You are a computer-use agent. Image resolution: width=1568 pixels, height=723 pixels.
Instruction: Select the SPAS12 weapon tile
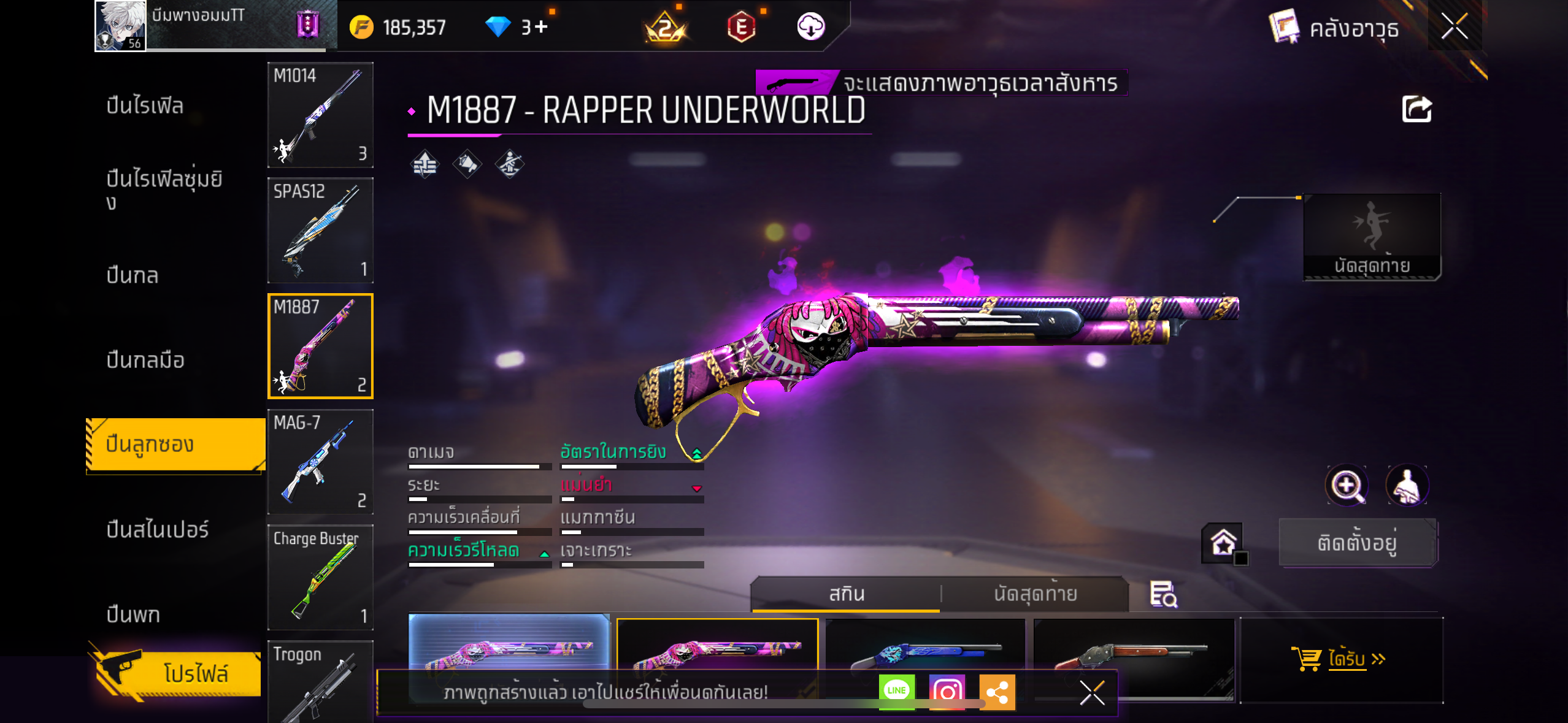pyautogui.click(x=320, y=230)
